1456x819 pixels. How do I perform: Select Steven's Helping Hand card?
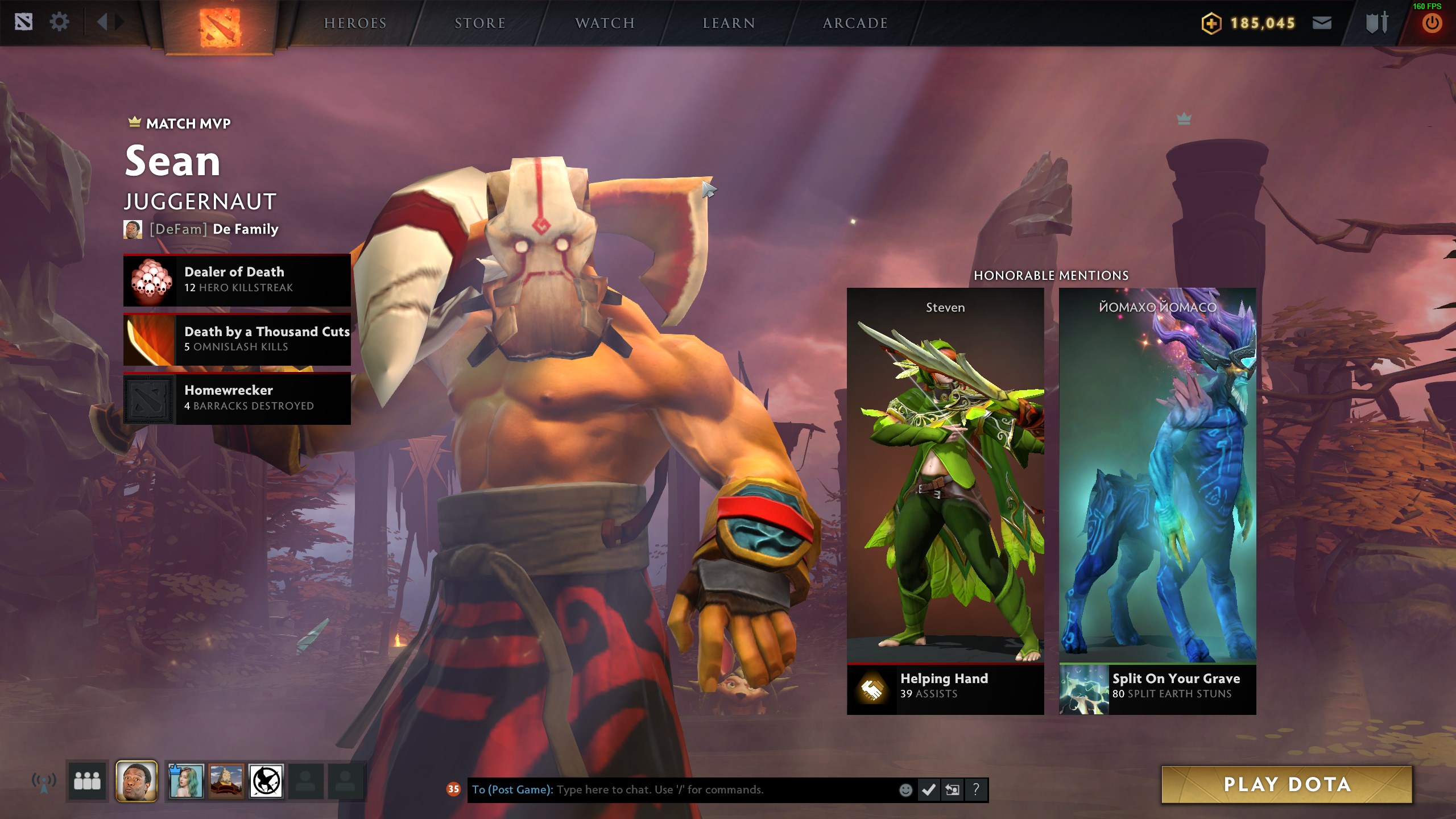point(945,500)
